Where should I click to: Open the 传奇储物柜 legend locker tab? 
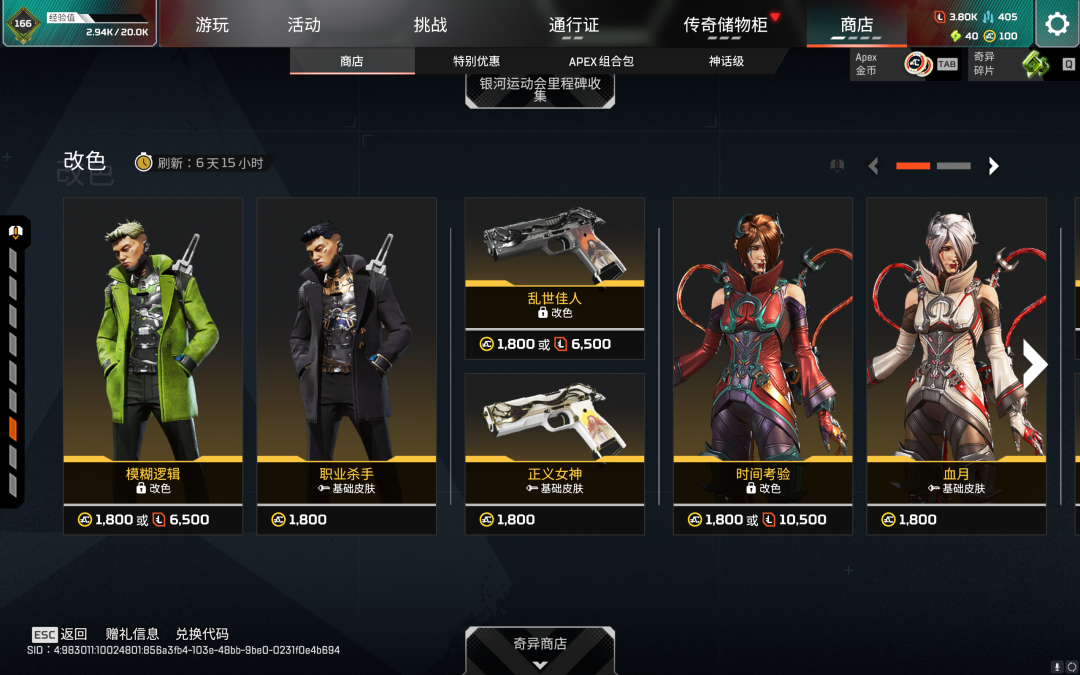click(726, 25)
